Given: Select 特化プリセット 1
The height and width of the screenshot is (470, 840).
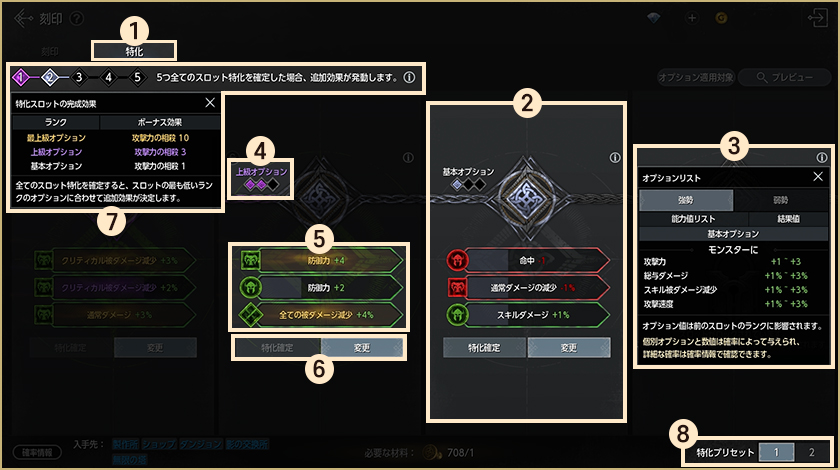Looking at the screenshot, I should [x=775, y=452].
